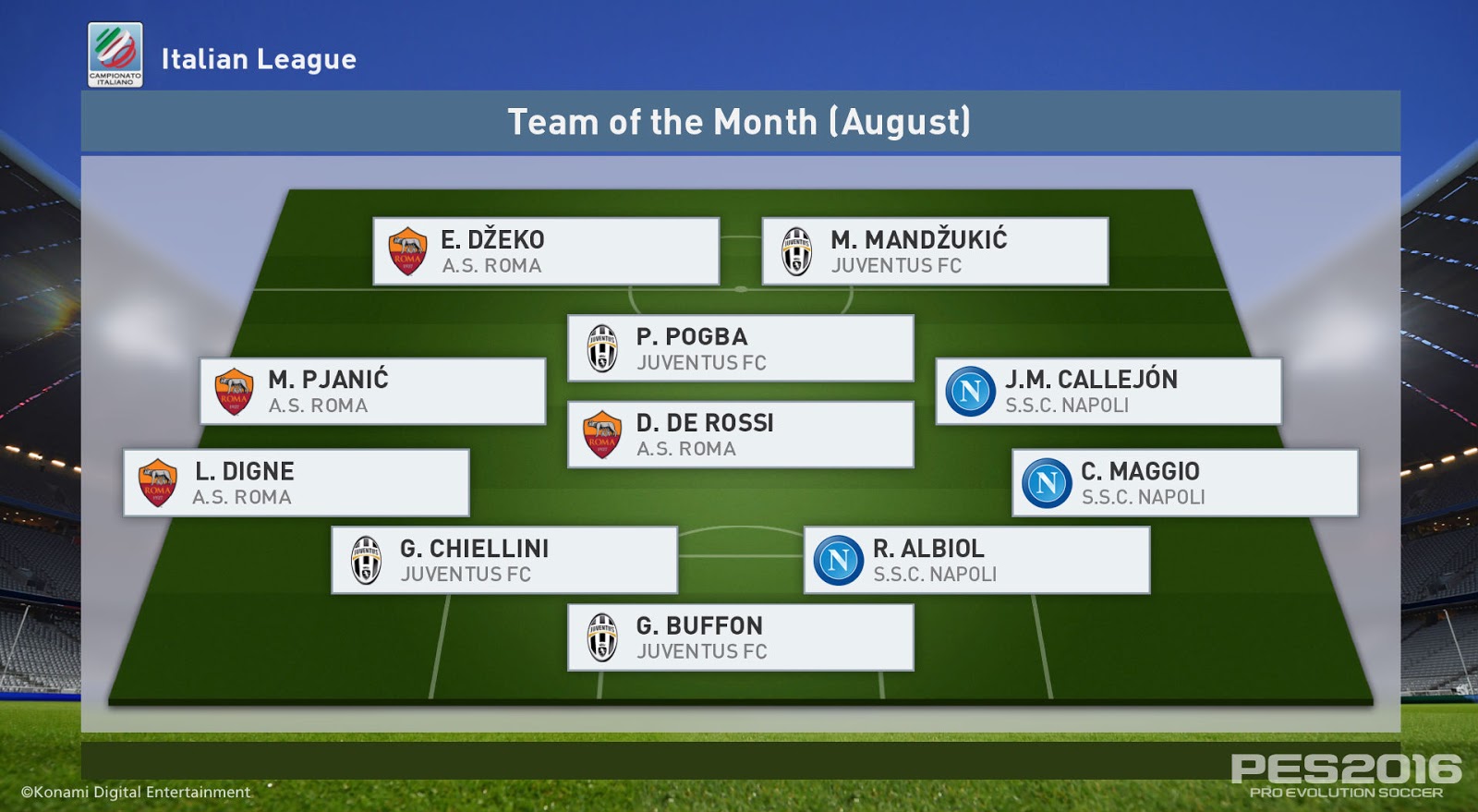Select the G. Chiellini player card
This screenshot has width=1478, height=812.
504,560
